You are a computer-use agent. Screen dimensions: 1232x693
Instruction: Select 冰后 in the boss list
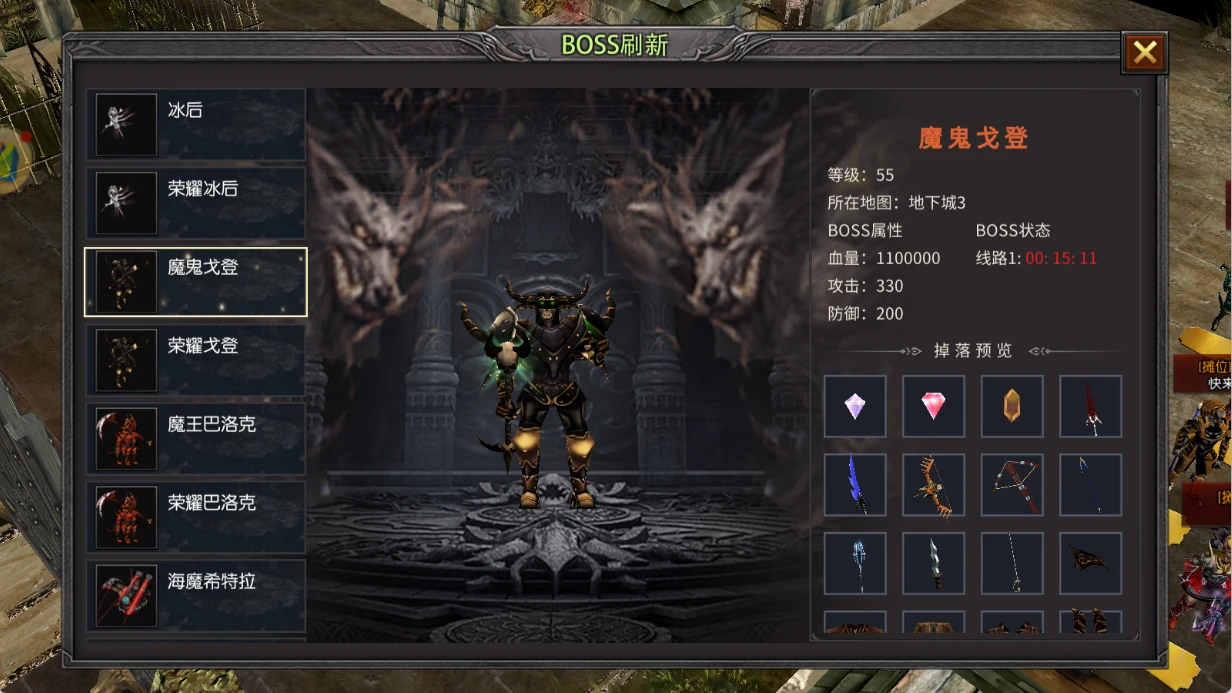pos(196,125)
